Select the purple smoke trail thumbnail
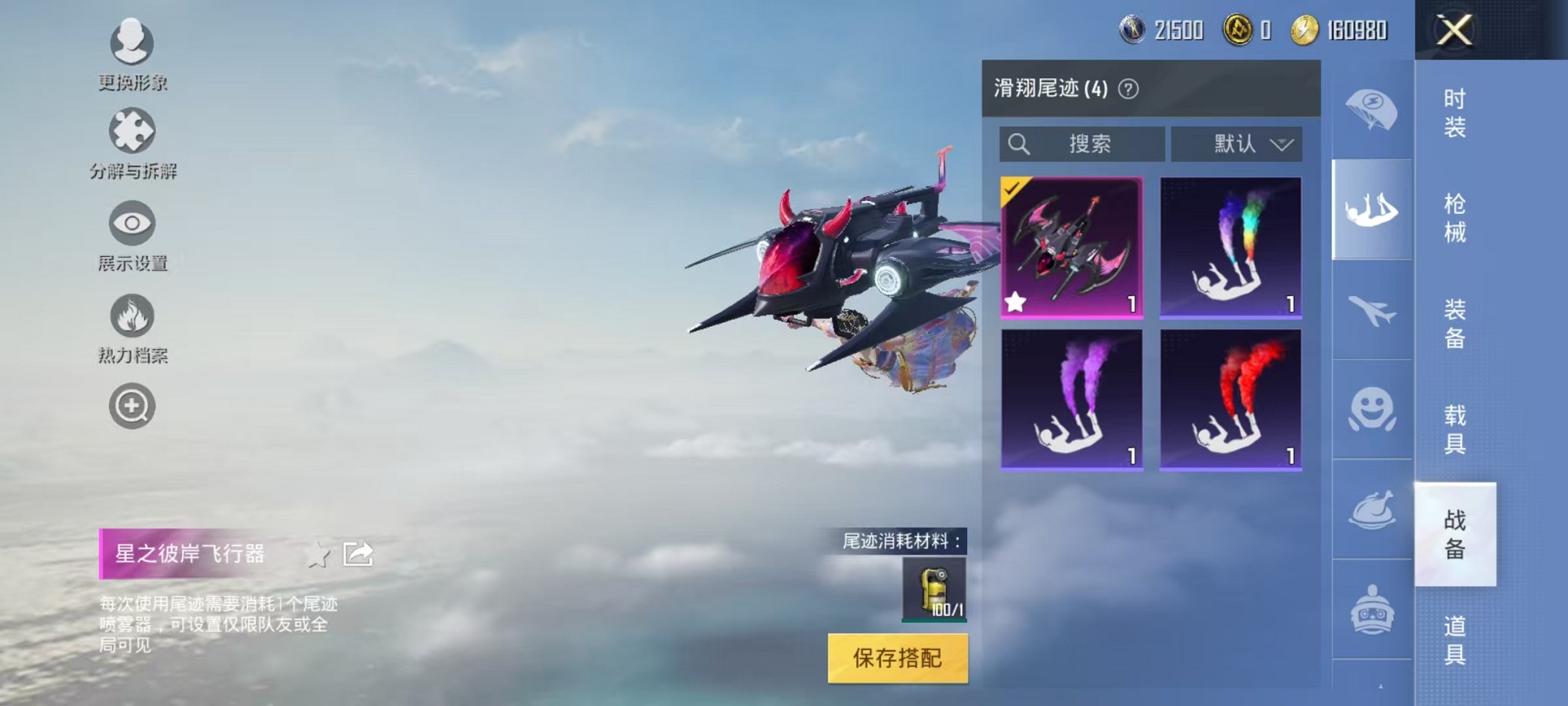 pos(1072,398)
